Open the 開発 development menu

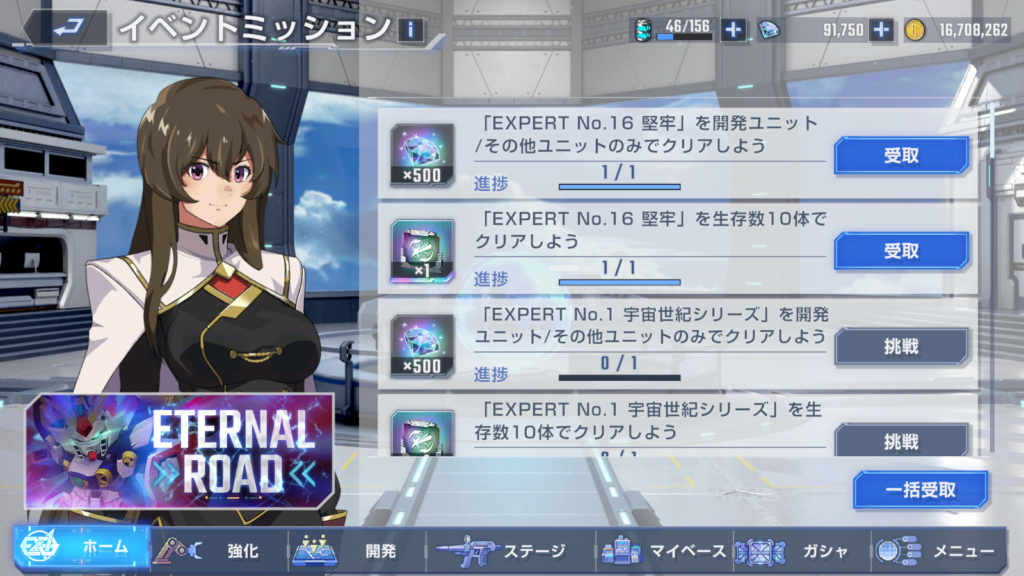[x=355, y=551]
